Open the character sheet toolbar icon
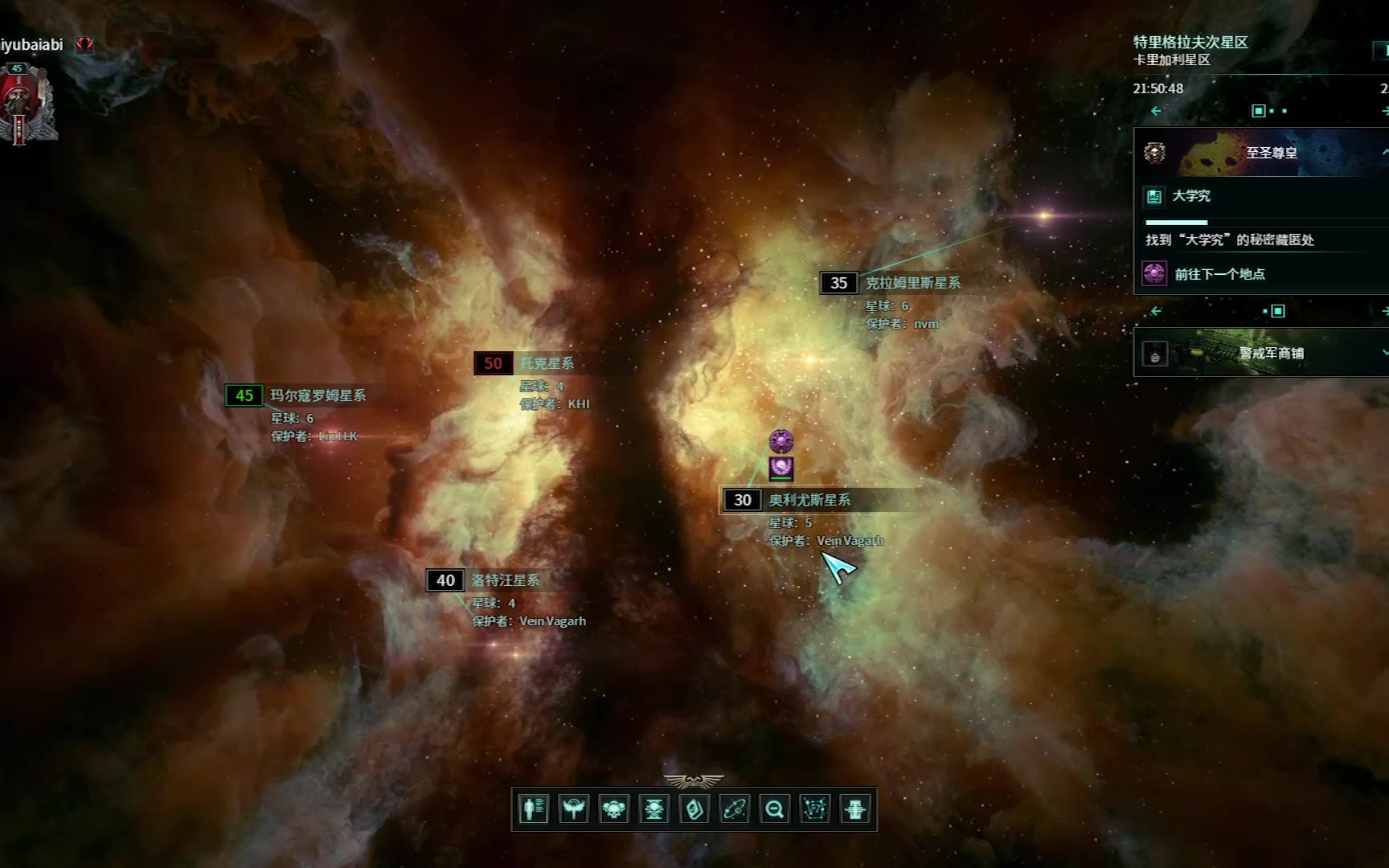This screenshot has width=1389, height=868. [x=533, y=809]
